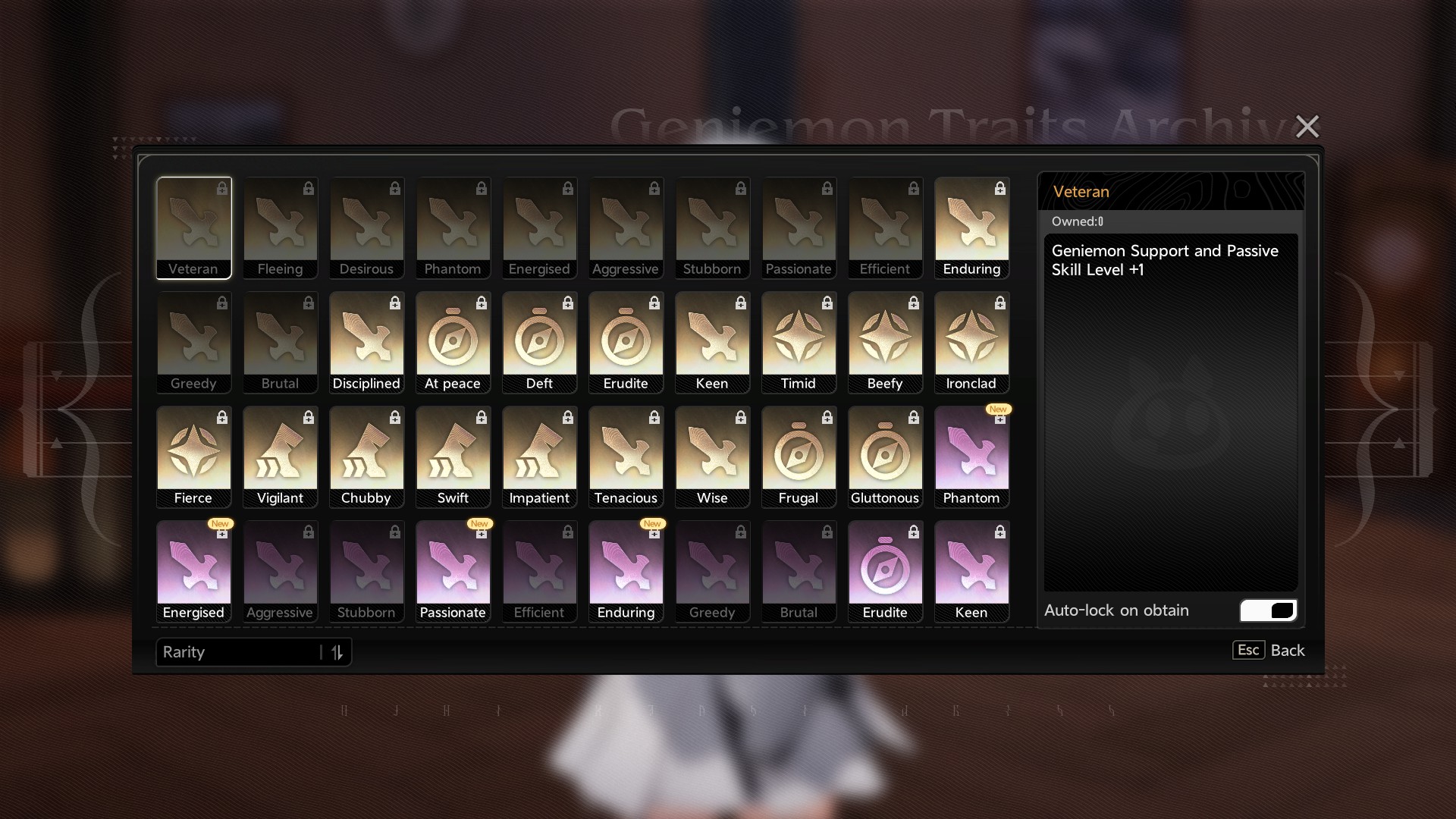Image resolution: width=1456 pixels, height=819 pixels.
Task: Select the Swift trait tile
Action: coord(453,457)
